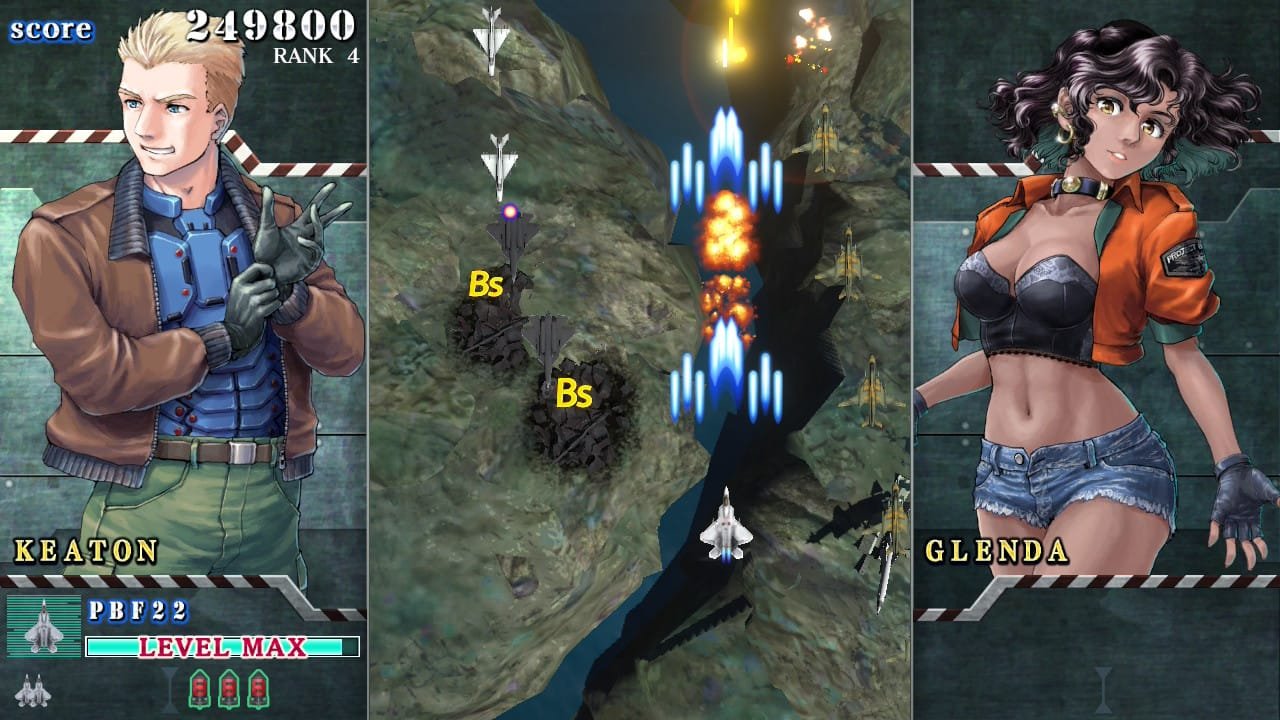
Task: Click Glenda's pilot portrait
Action: pyautogui.click(x=1090, y=300)
